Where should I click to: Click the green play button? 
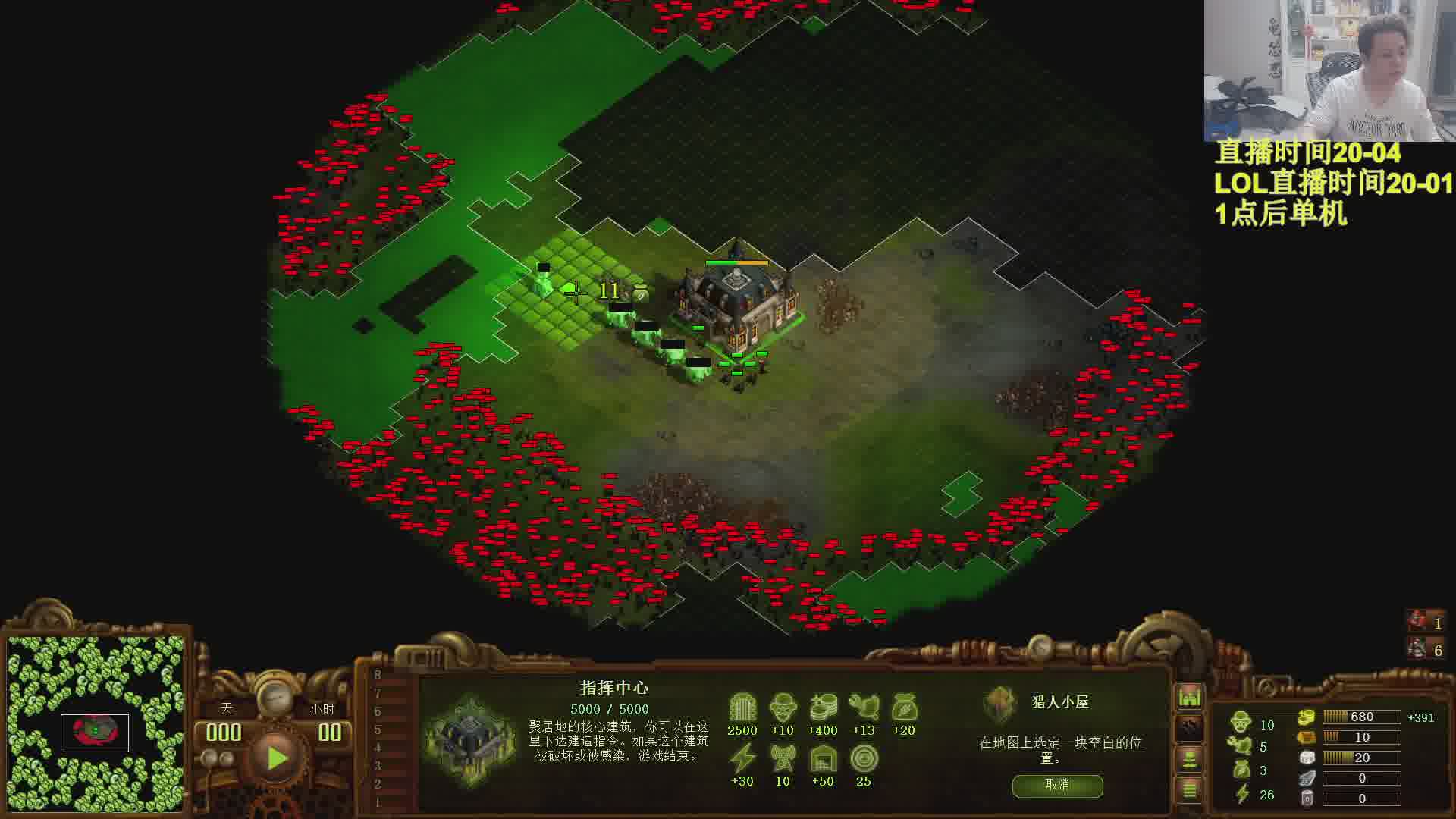[x=276, y=757]
